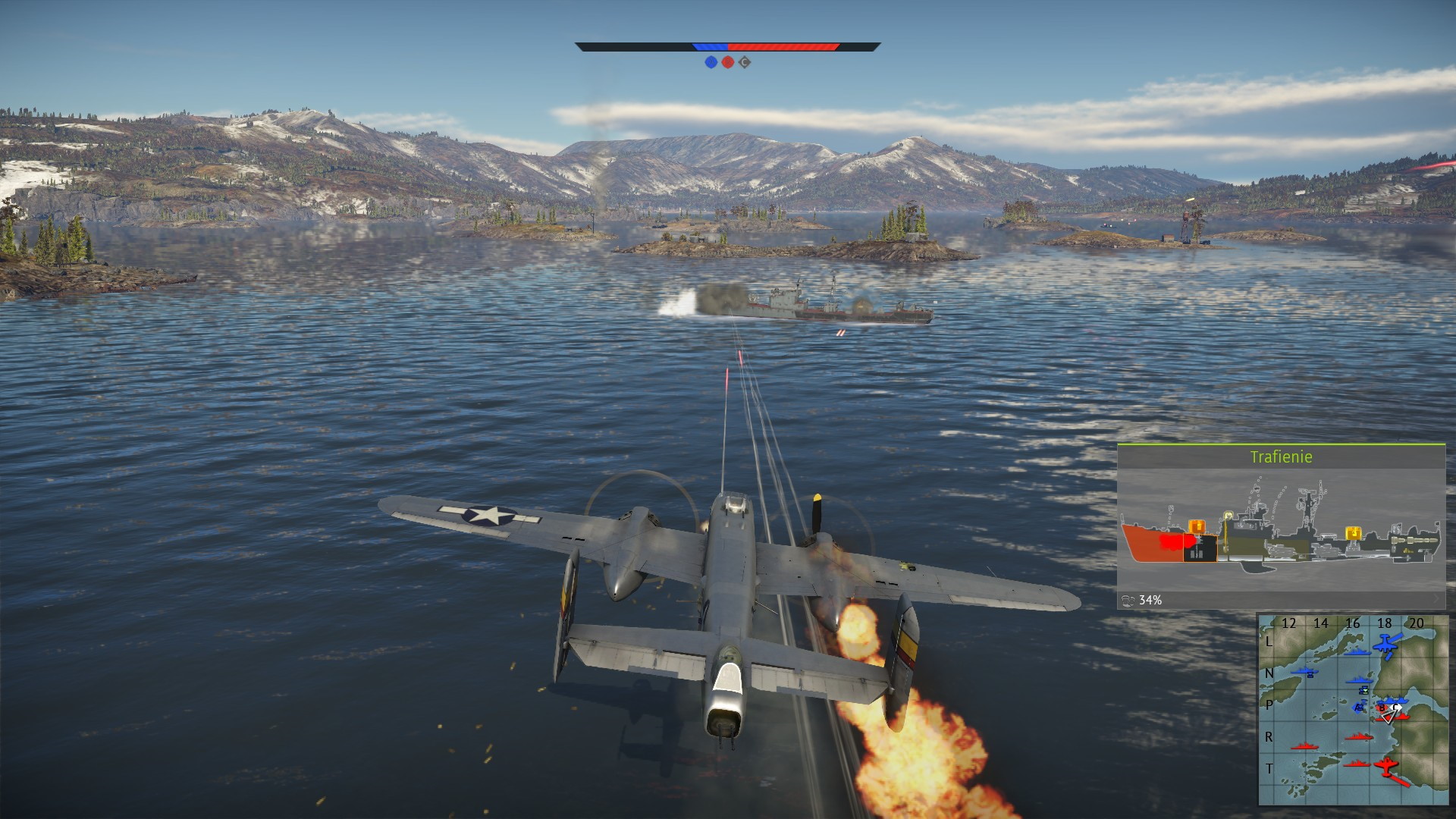Click the tactical minimap
Screen dimensions: 1456x819
[x=1353, y=709]
